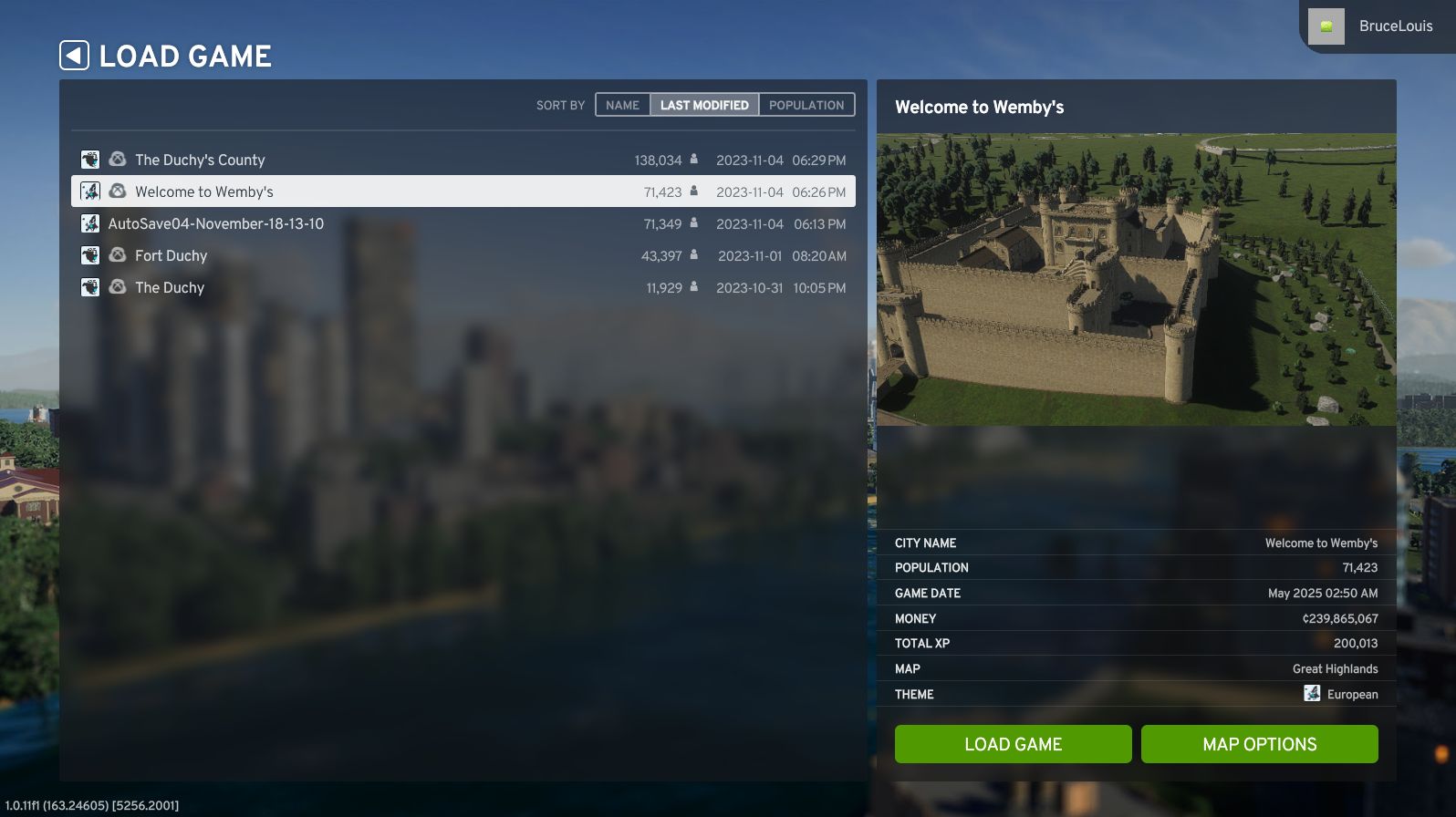Viewport: 1456px width, 817px height.
Task: Click the Xbox cloud icon beside Welcome to Wemby's
Action: [117, 191]
